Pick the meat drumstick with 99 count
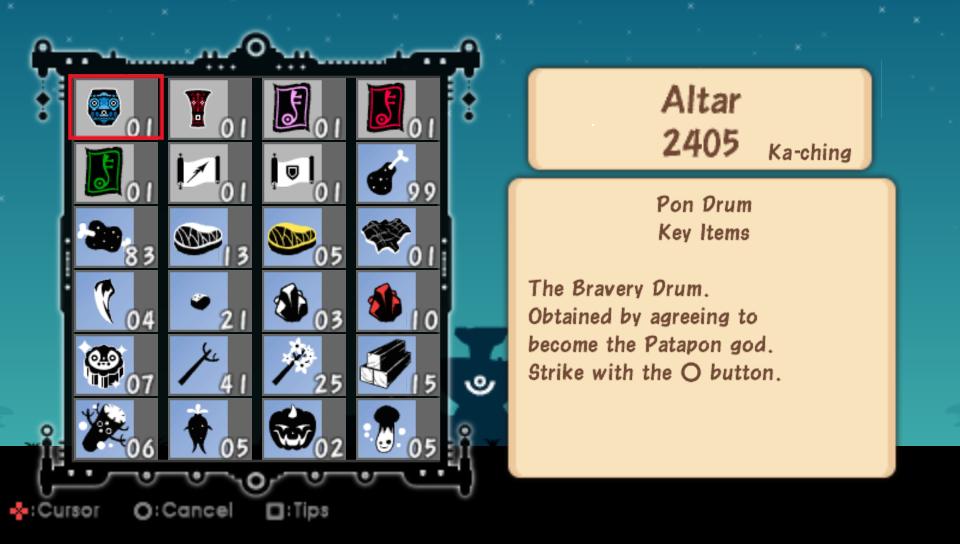The image size is (960, 544). (397, 171)
